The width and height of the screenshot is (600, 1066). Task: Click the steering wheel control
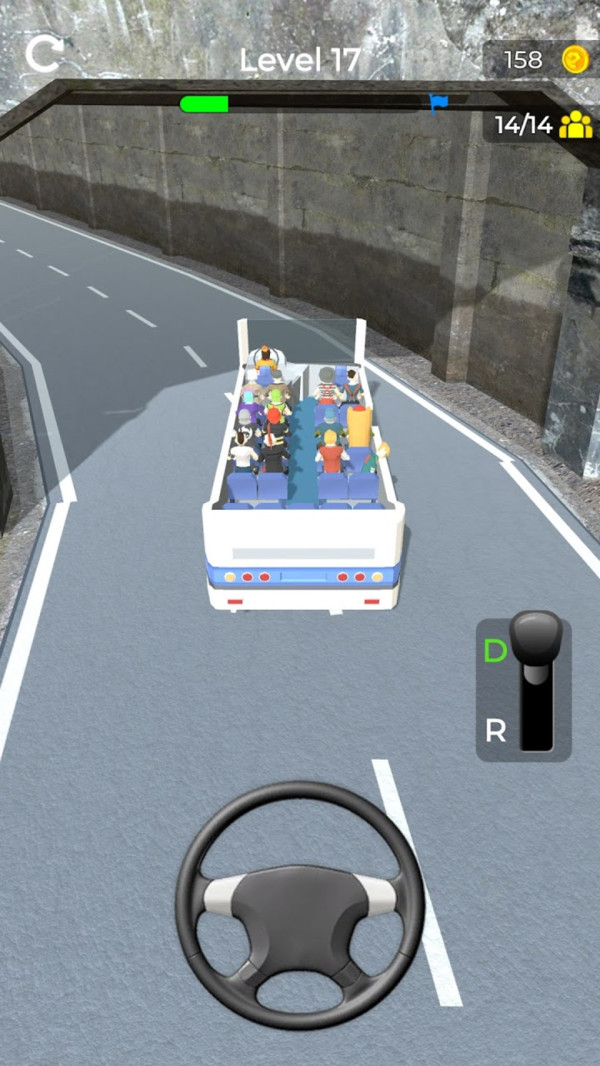300,903
